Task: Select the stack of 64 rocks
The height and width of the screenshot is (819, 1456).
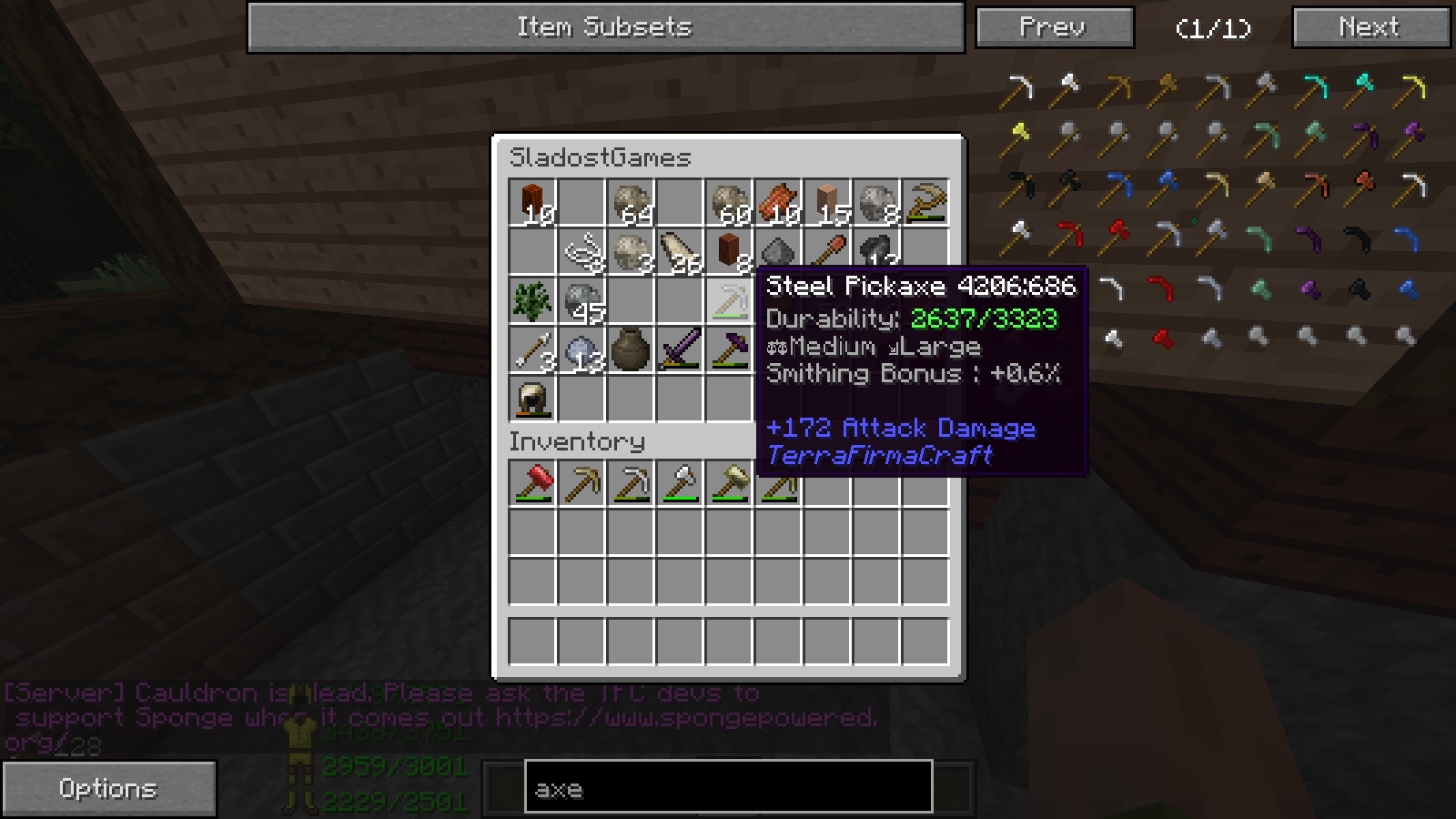Action: tap(631, 202)
